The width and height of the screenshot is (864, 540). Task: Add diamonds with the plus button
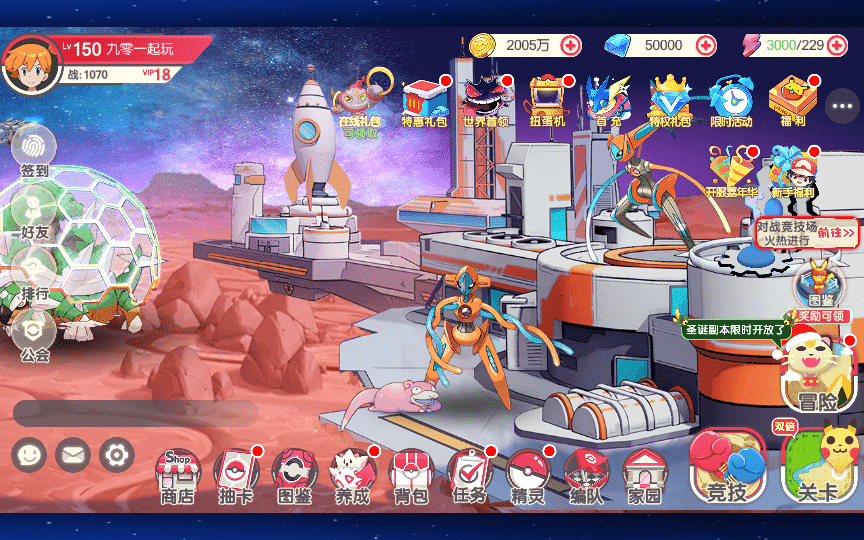tap(706, 45)
